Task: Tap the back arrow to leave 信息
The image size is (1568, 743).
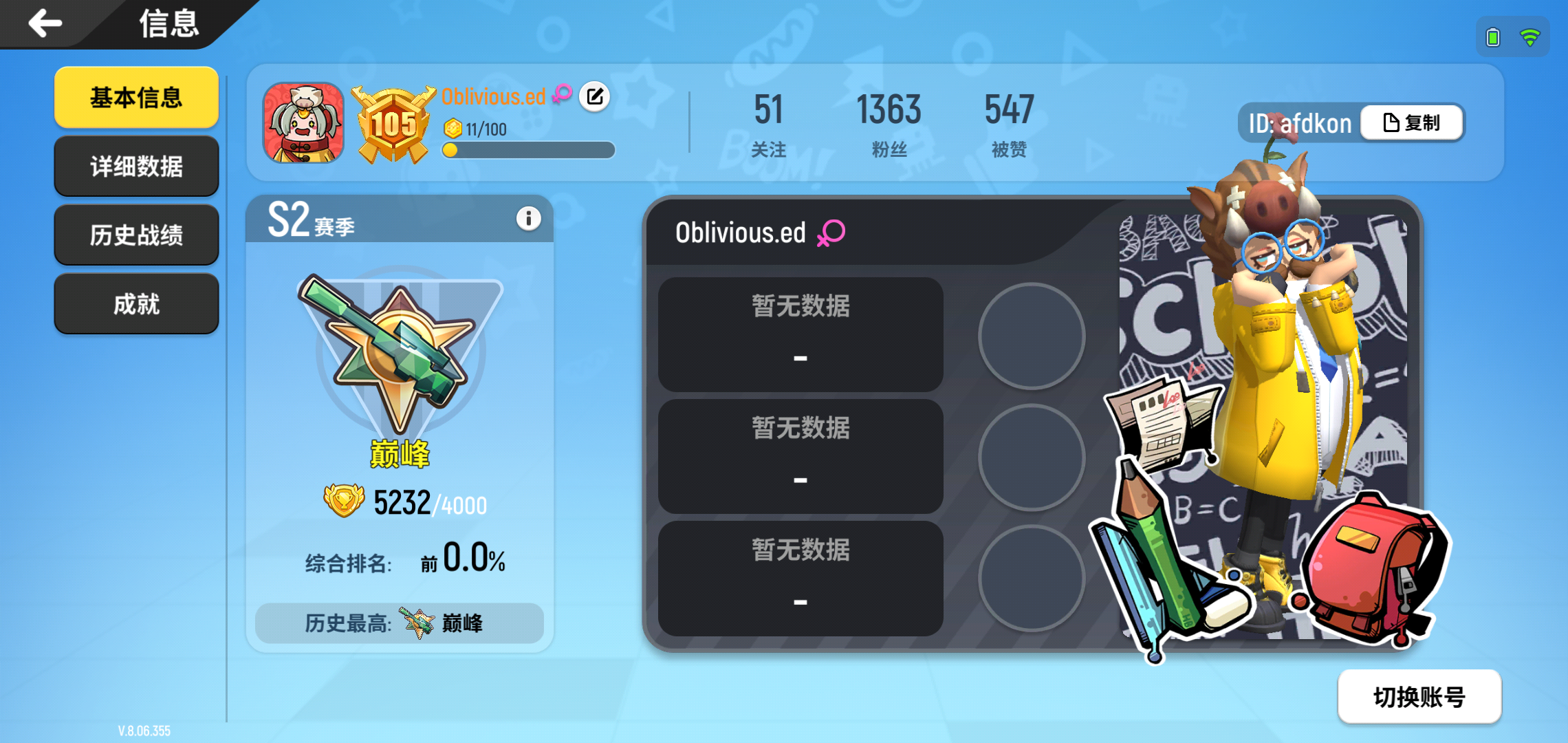Action: 44,23
